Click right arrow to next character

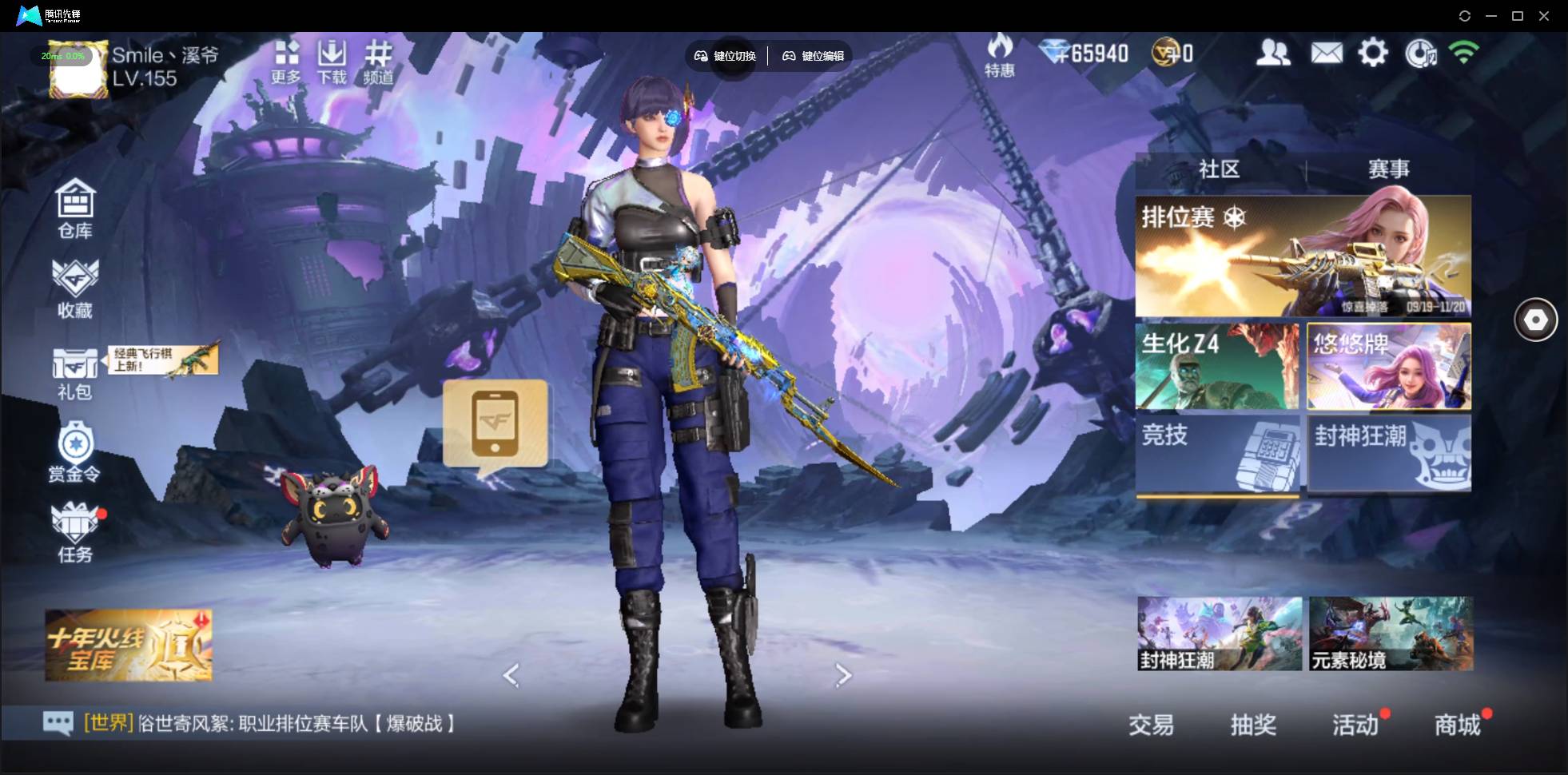(845, 675)
